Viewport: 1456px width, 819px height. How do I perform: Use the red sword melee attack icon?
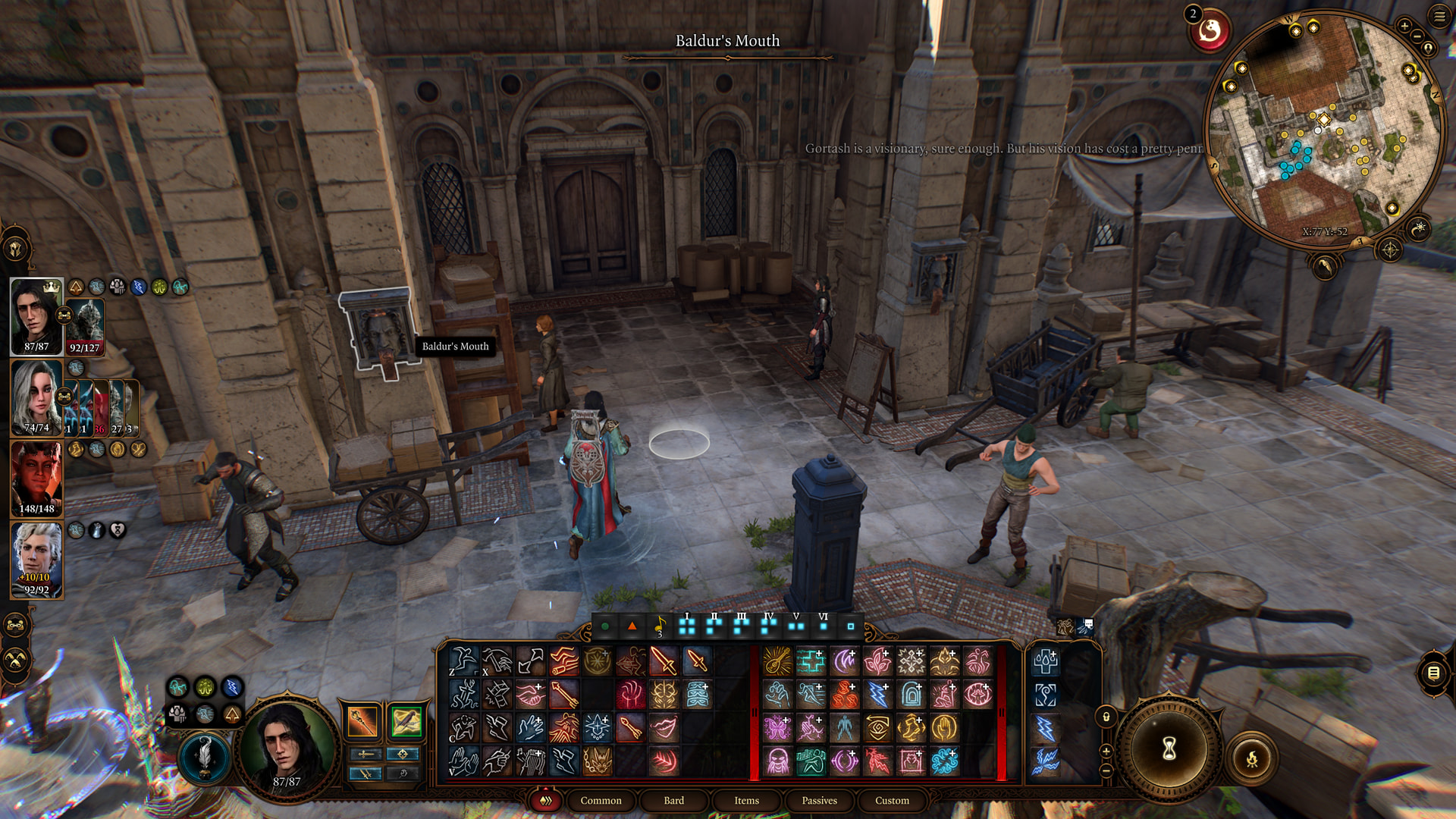(x=664, y=661)
